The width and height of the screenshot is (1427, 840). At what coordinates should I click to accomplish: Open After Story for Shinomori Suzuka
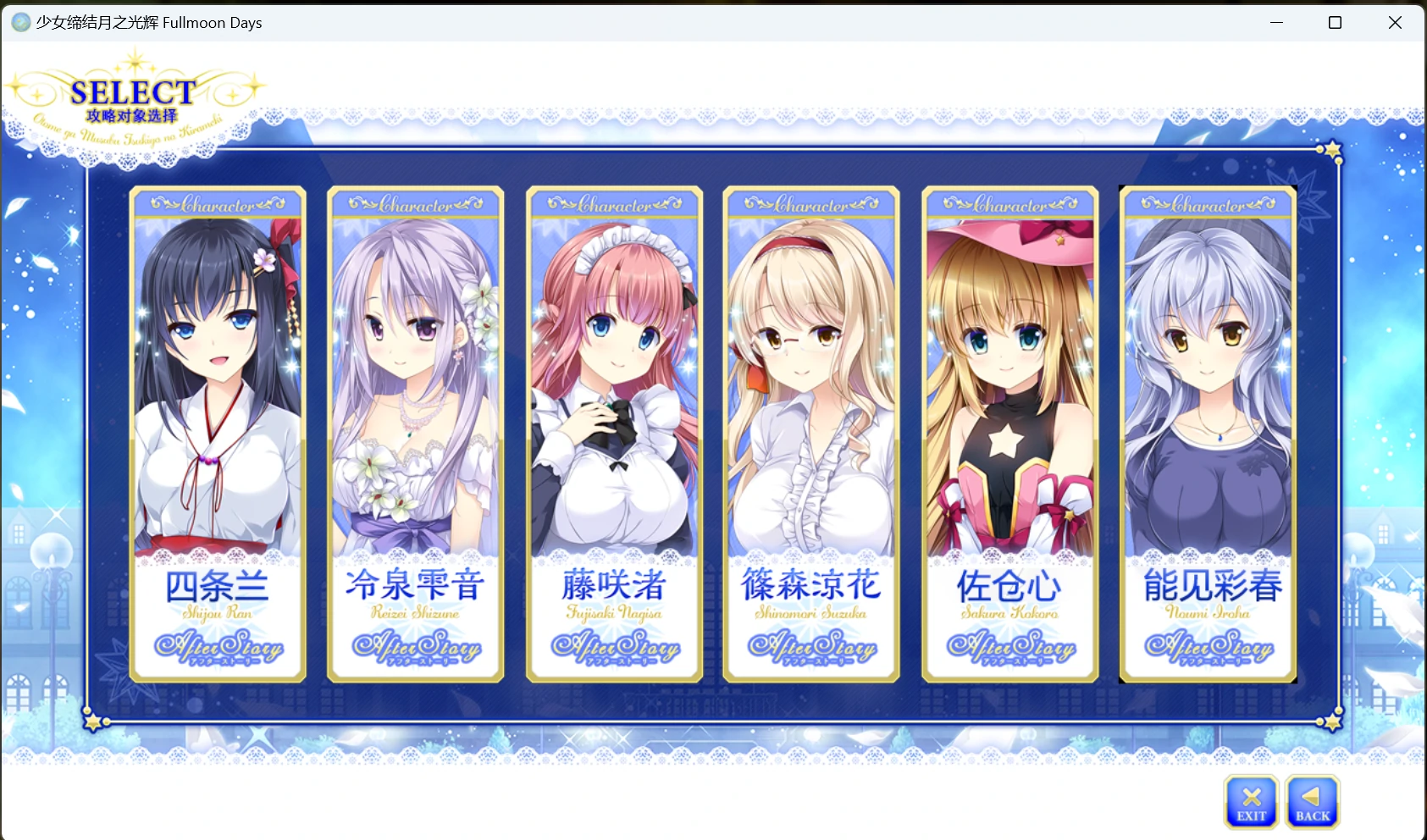[810, 648]
